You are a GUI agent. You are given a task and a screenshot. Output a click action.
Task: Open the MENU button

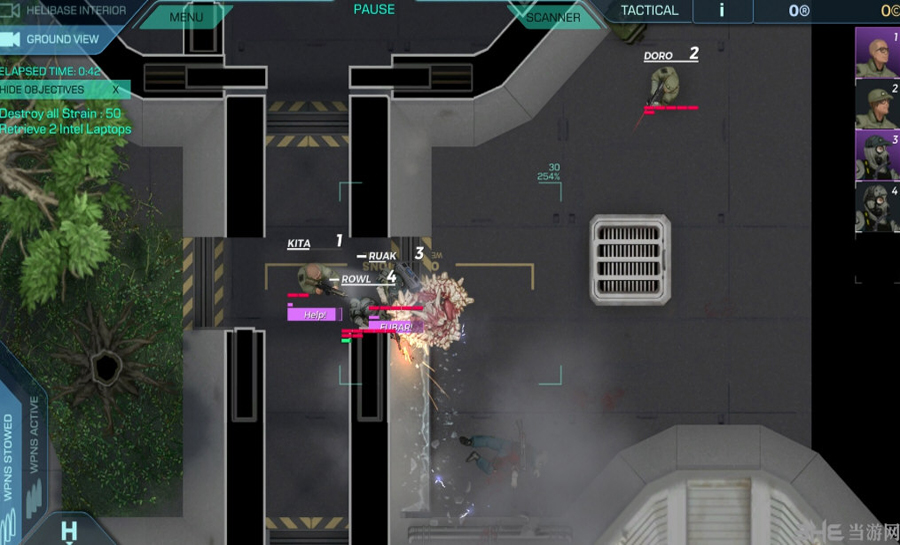pos(186,17)
